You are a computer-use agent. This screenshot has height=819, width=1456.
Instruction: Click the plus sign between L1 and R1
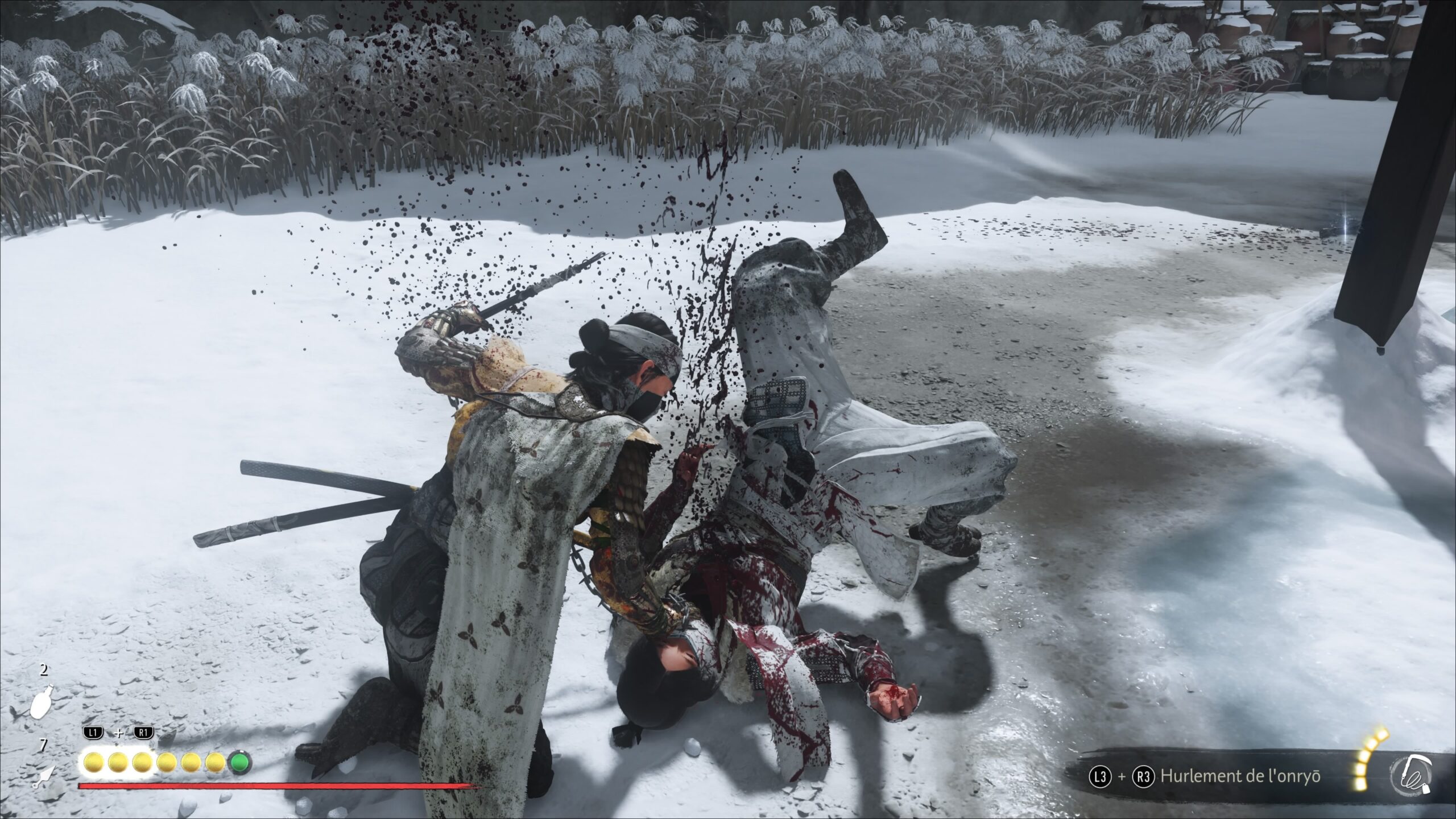coord(119,734)
